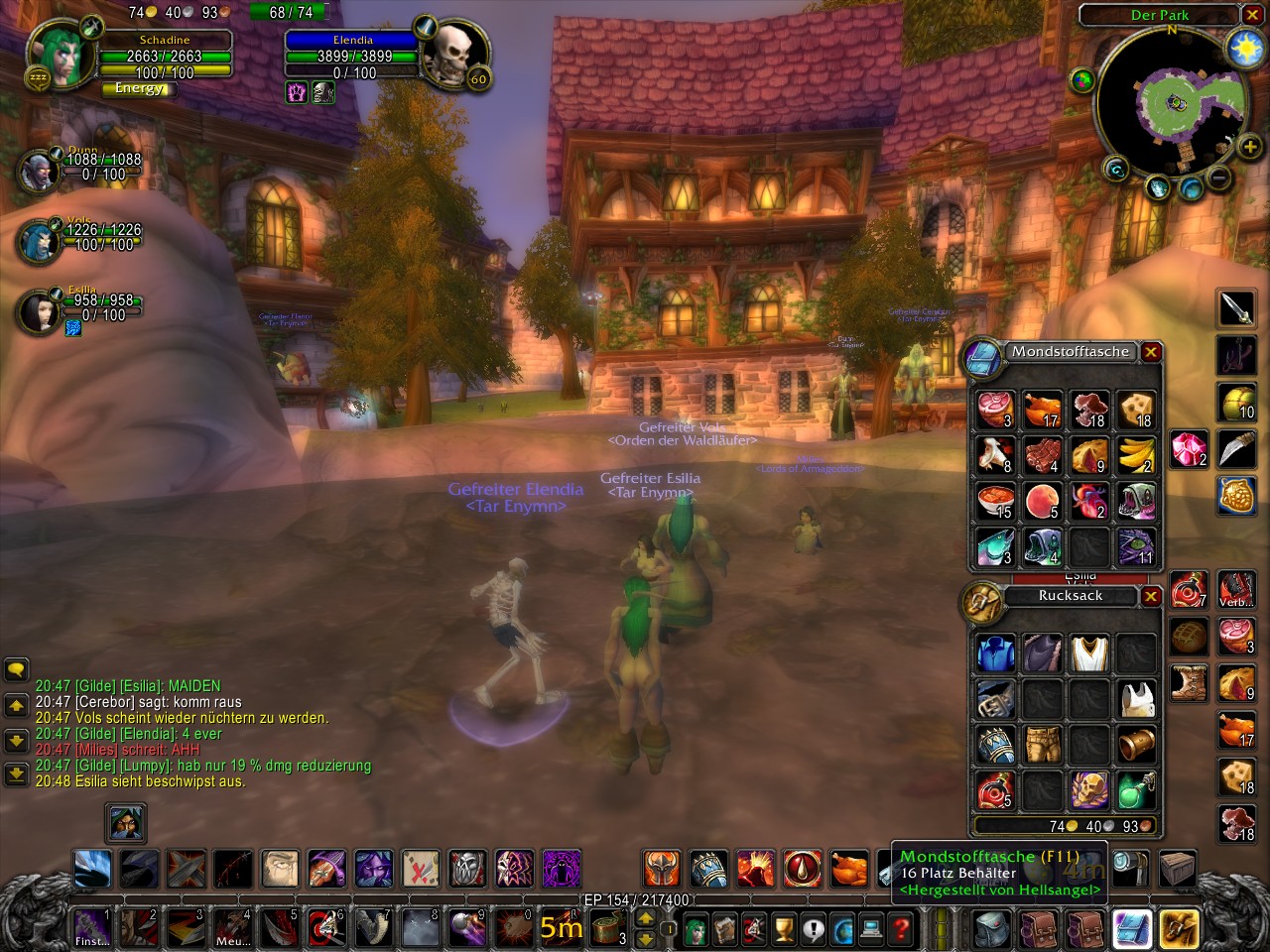Open the yellow keyring bag icon
This screenshot has height=952, width=1270.
tap(1179, 929)
